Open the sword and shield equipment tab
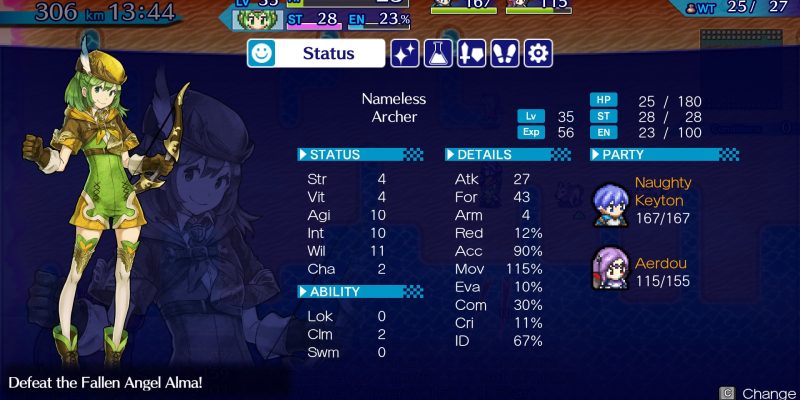The width and height of the screenshot is (800, 400). point(472,53)
